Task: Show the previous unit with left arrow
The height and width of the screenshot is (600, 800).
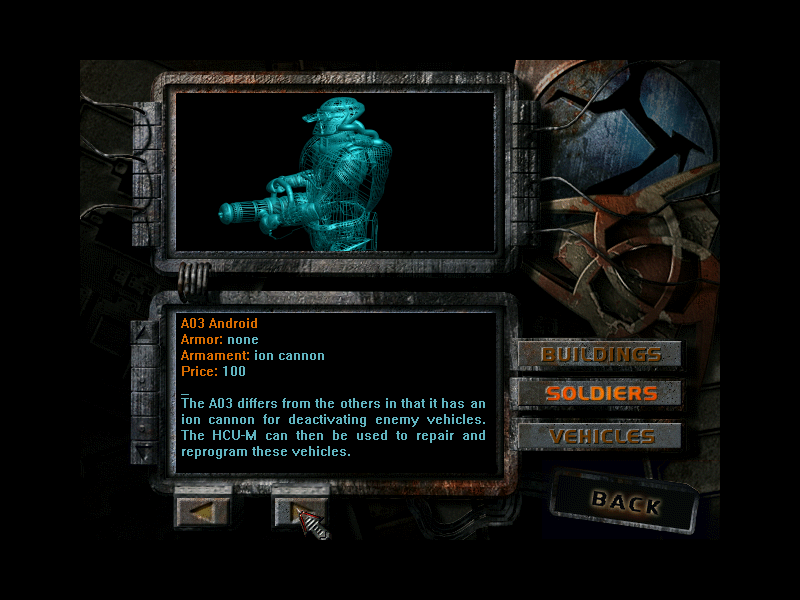Action: (203, 511)
